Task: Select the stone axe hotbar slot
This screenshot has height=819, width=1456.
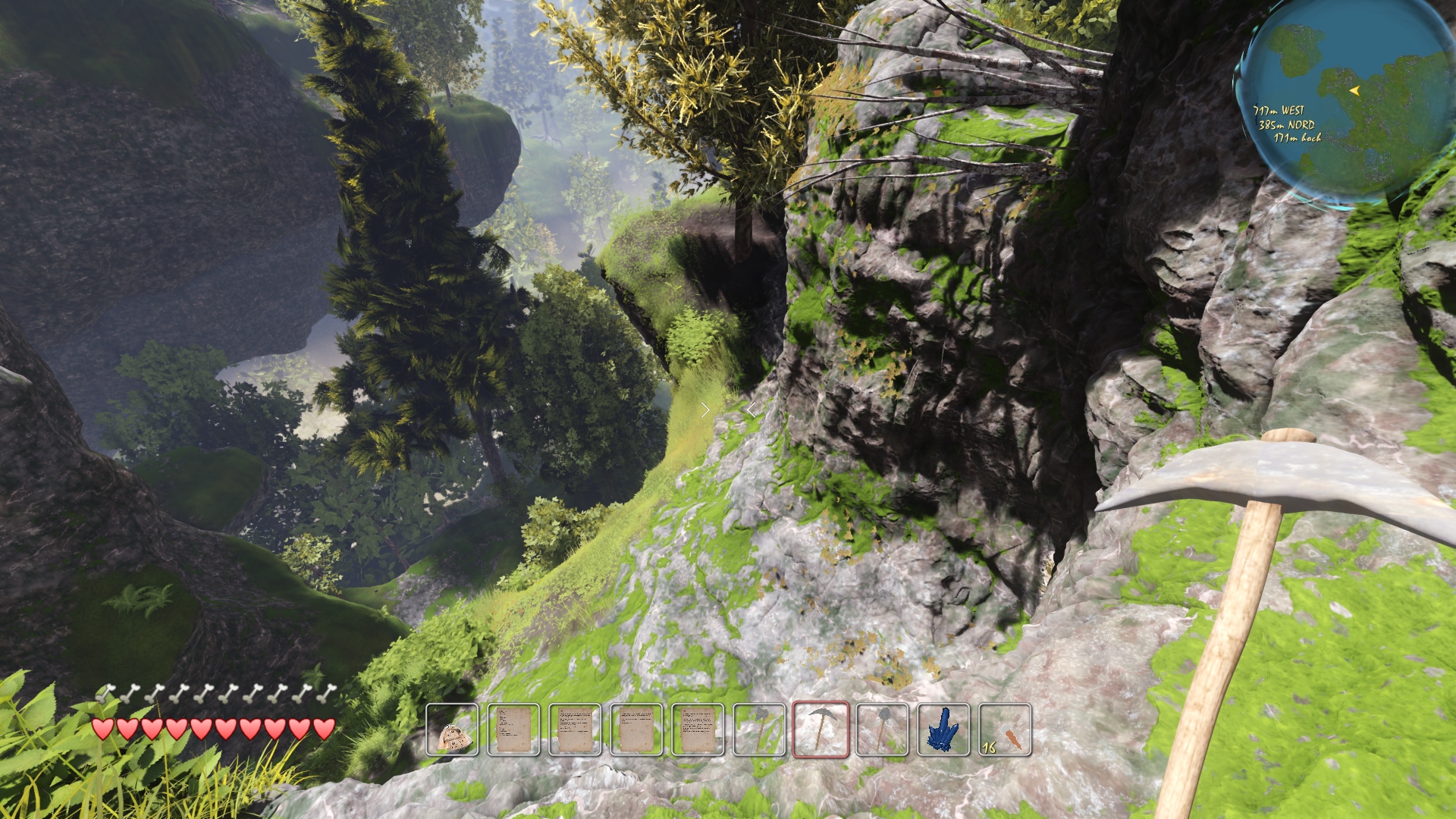Action: coord(759,730)
